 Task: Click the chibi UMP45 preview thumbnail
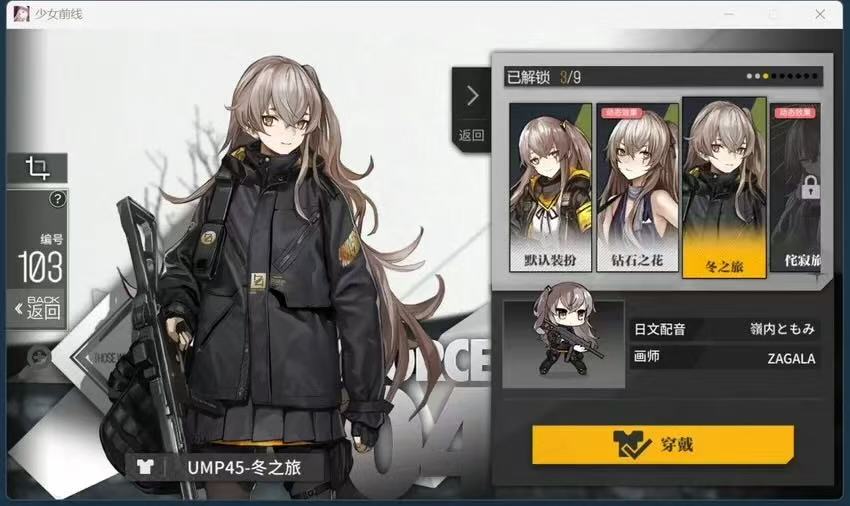(x=563, y=343)
